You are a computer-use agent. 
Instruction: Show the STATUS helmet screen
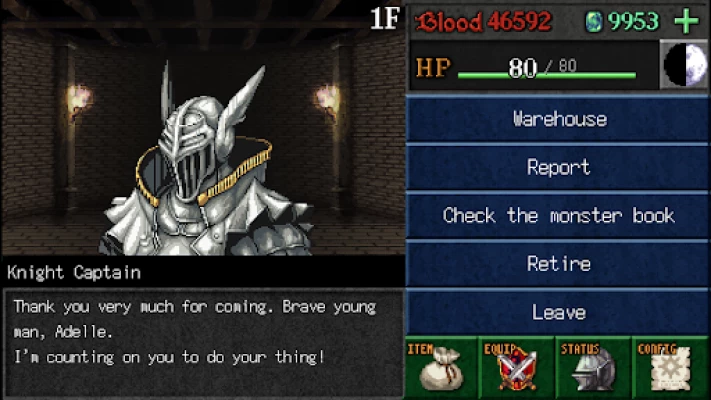(595, 368)
